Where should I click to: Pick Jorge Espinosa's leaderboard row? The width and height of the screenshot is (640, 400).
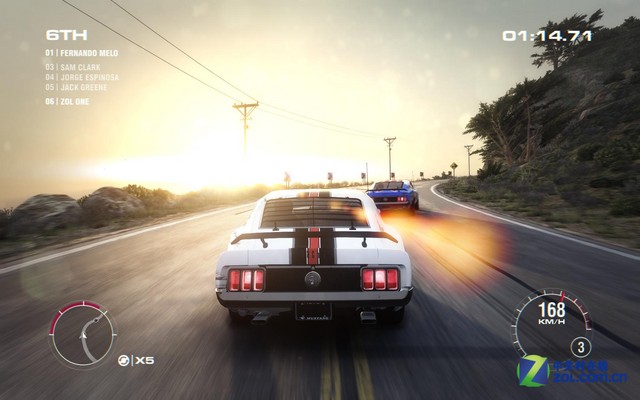(82, 77)
